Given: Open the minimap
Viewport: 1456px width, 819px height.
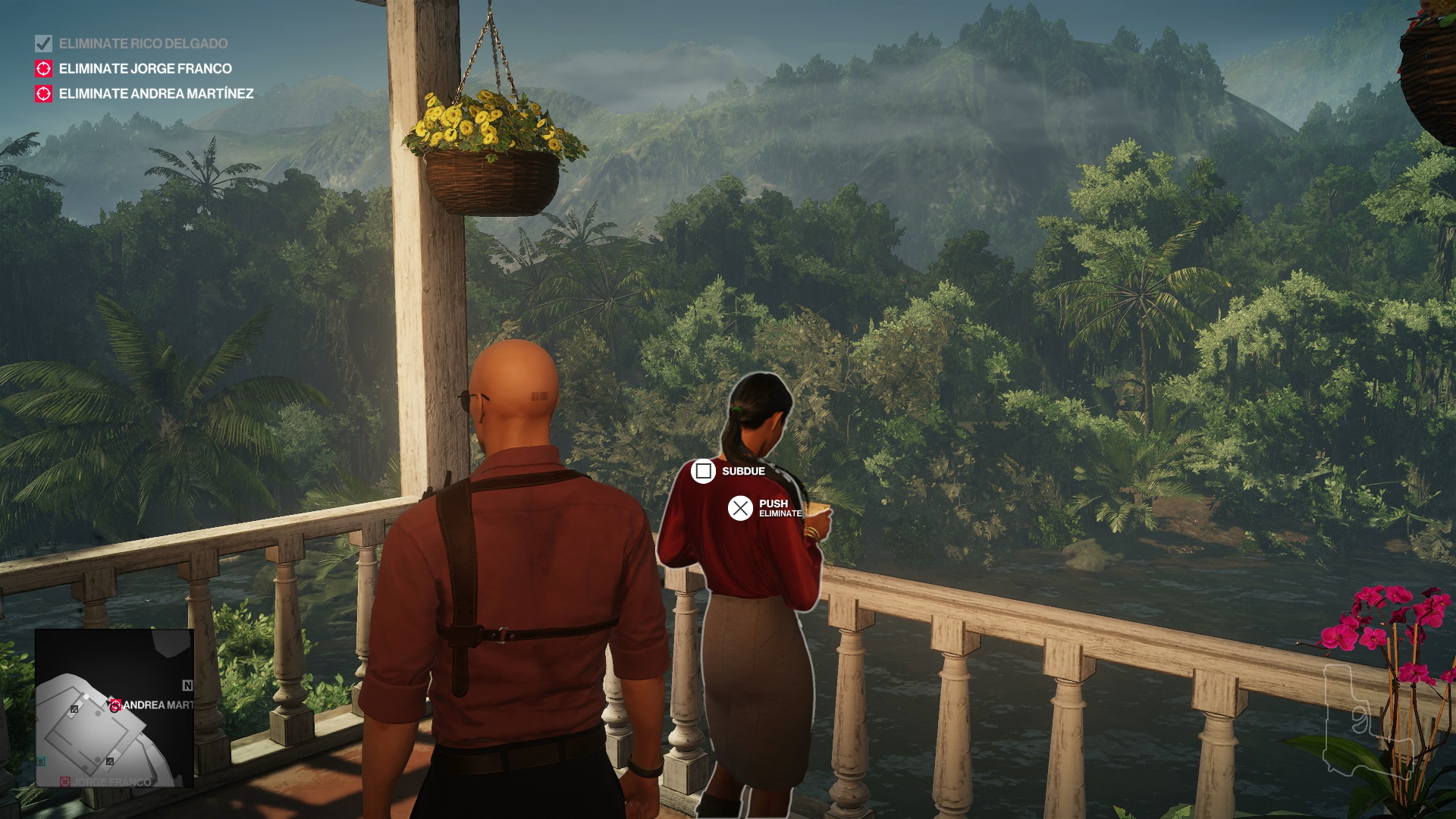Looking at the screenshot, I should pyautogui.click(x=115, y=708).
